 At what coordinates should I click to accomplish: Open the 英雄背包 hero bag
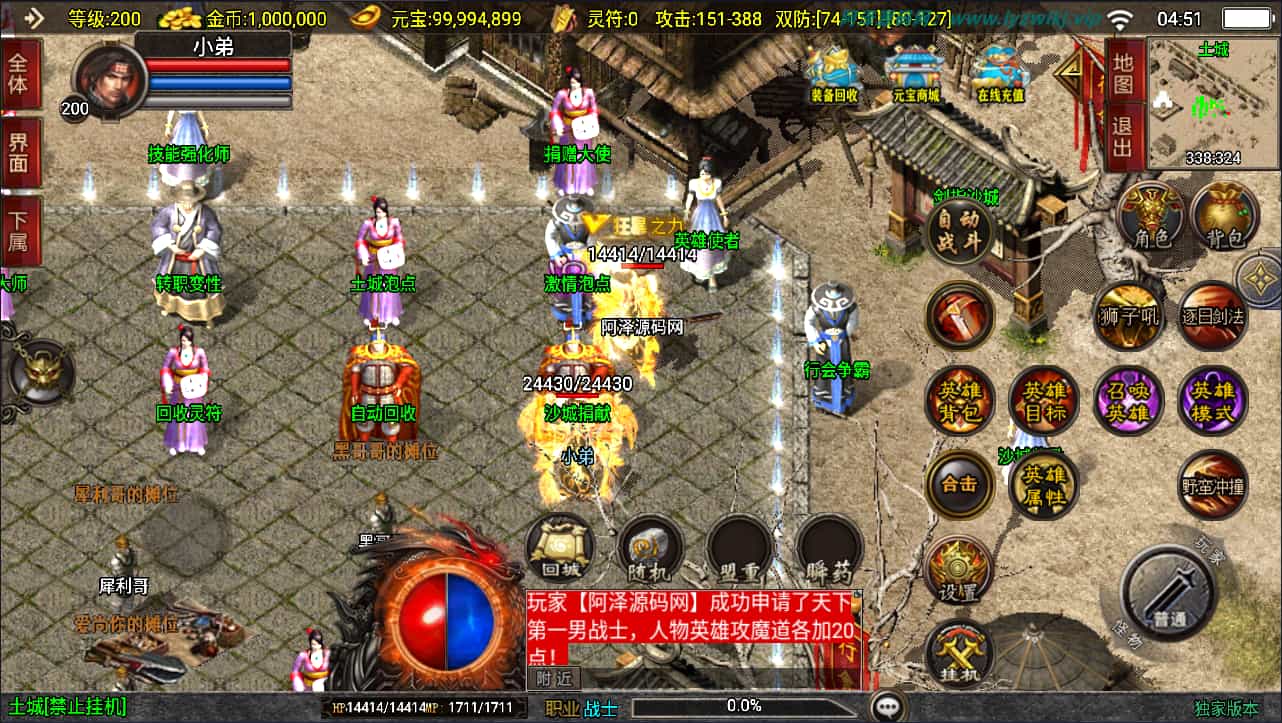coord(960,401)
